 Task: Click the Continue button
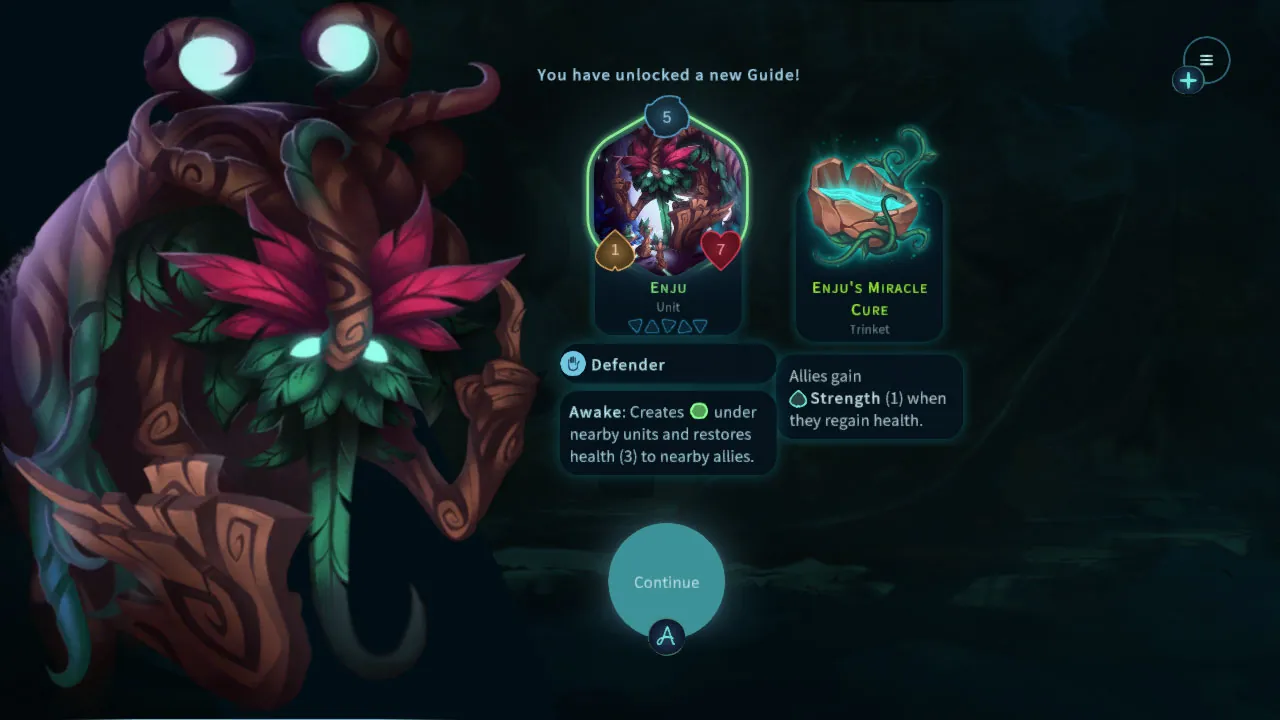666,582
